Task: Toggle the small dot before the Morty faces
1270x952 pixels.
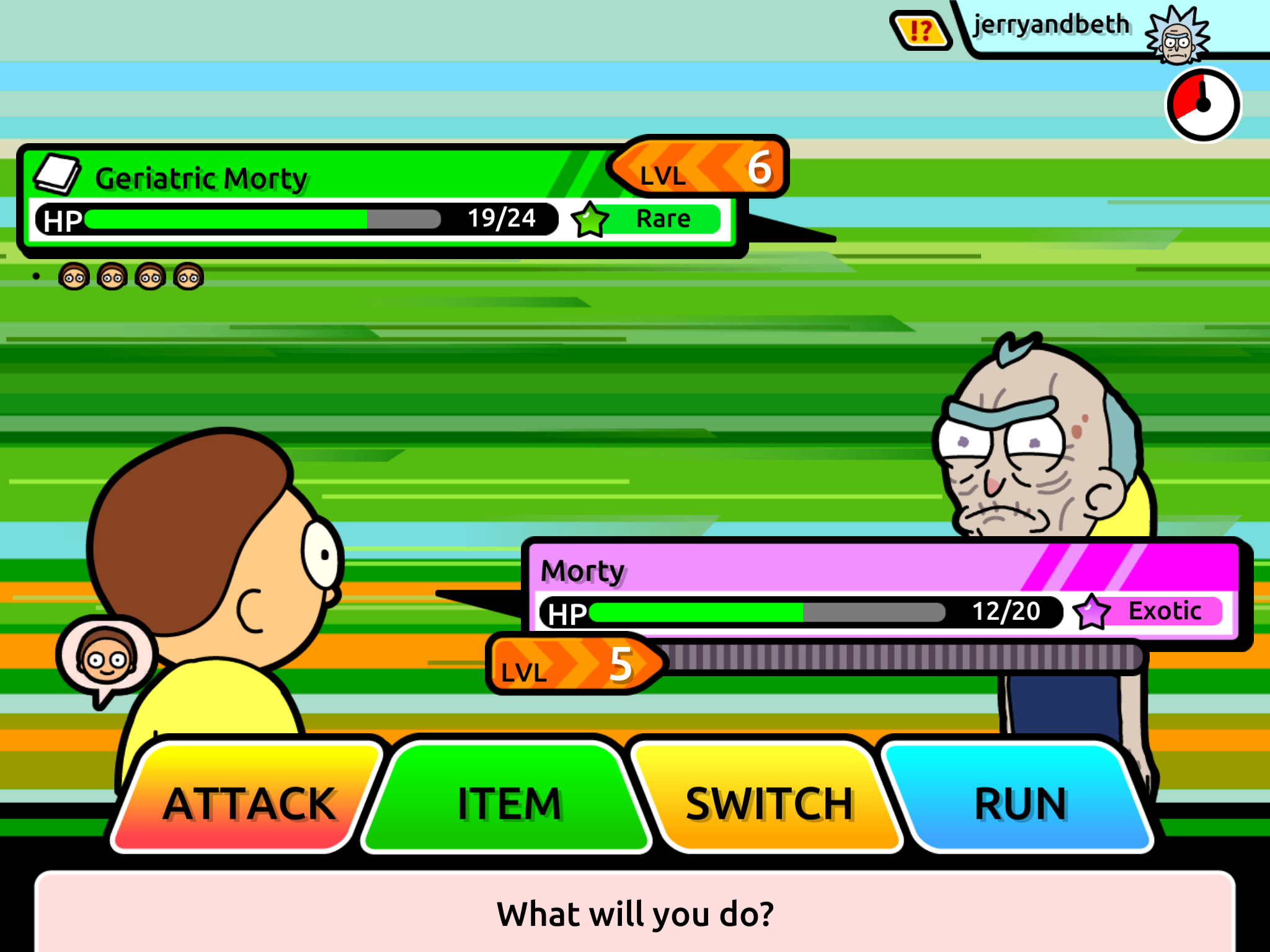Action: tap(35, 275)
